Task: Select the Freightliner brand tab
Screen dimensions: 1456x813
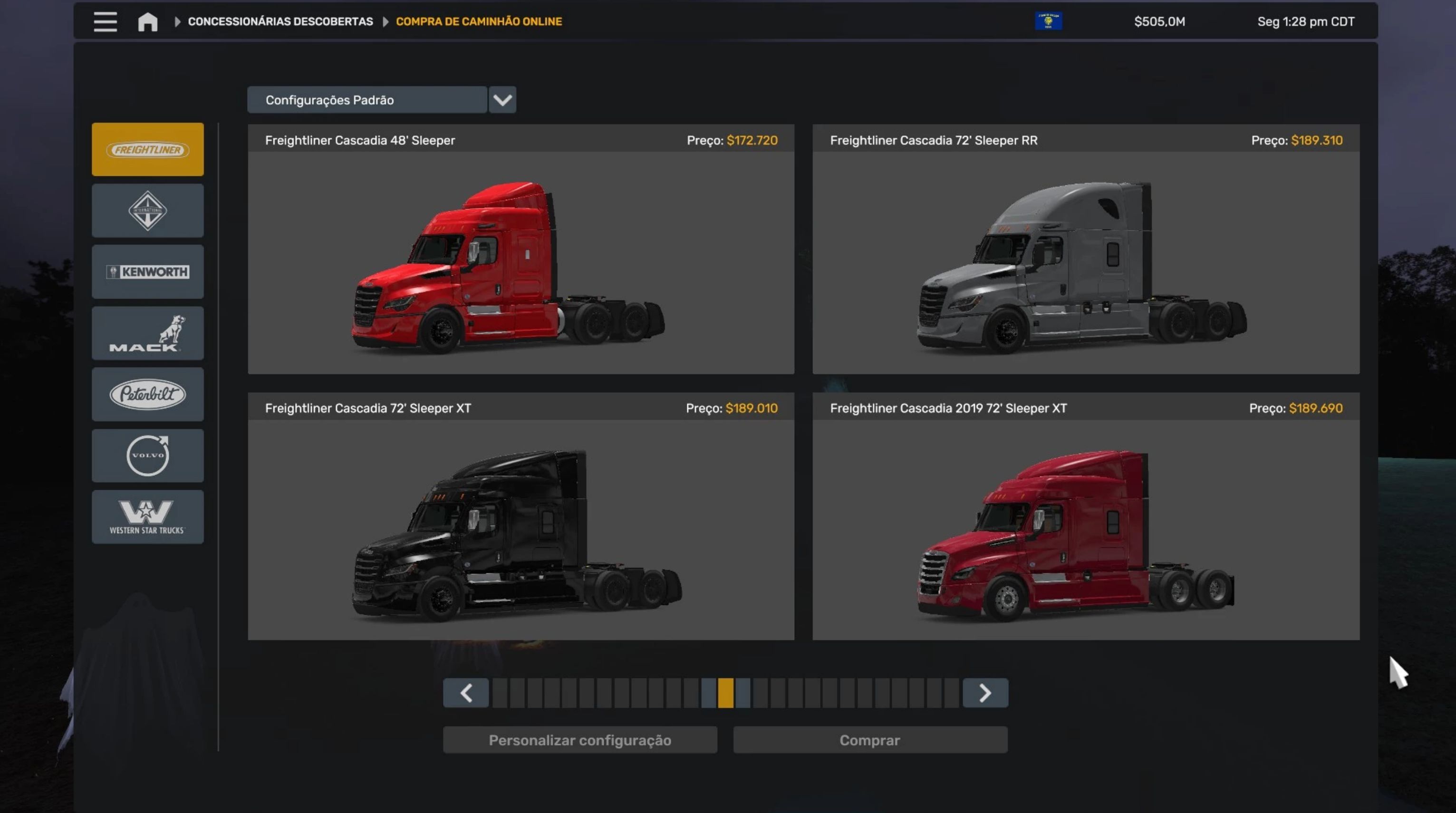Action: tap(147, 149)
